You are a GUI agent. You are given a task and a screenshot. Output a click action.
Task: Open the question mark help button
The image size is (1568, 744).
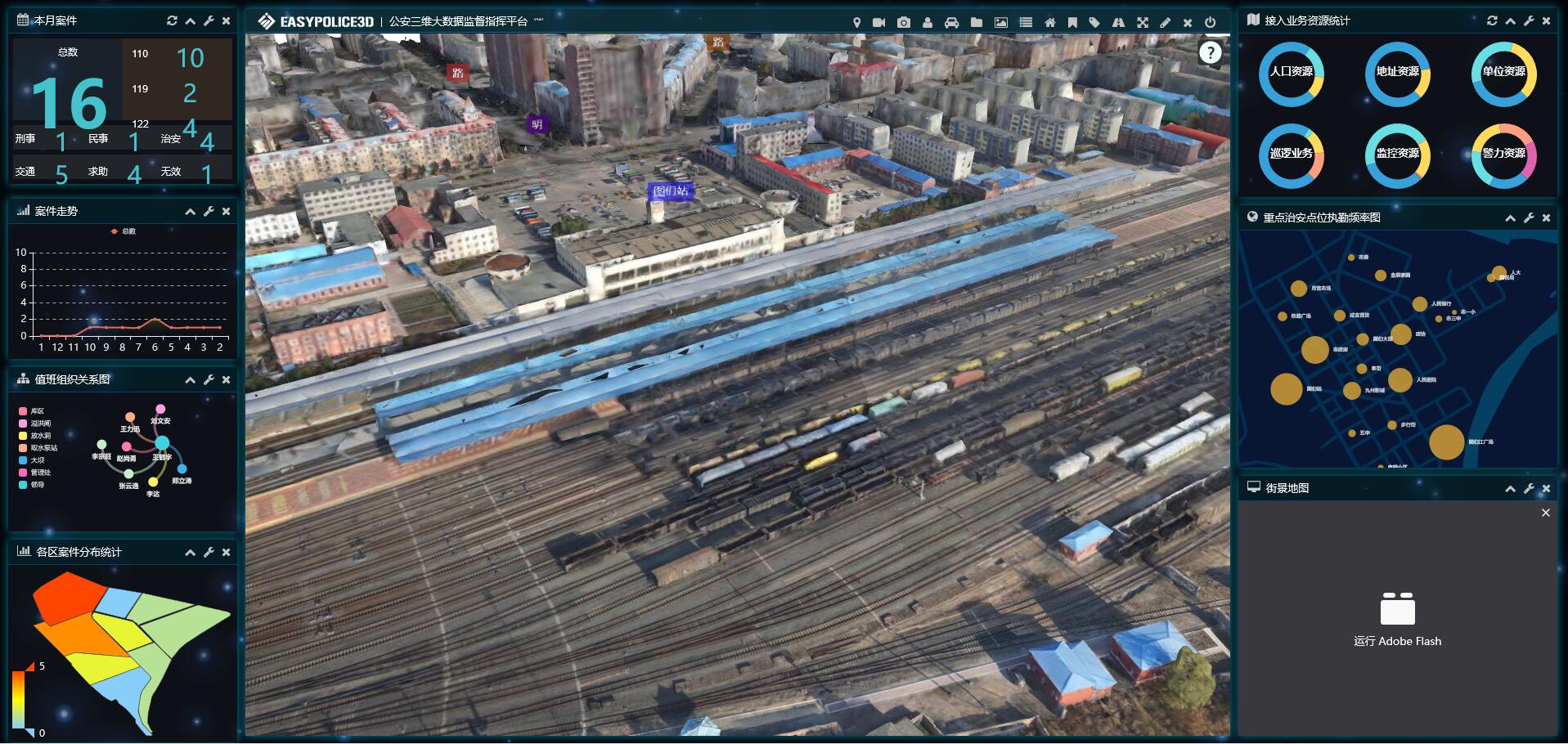(1210, 53)
